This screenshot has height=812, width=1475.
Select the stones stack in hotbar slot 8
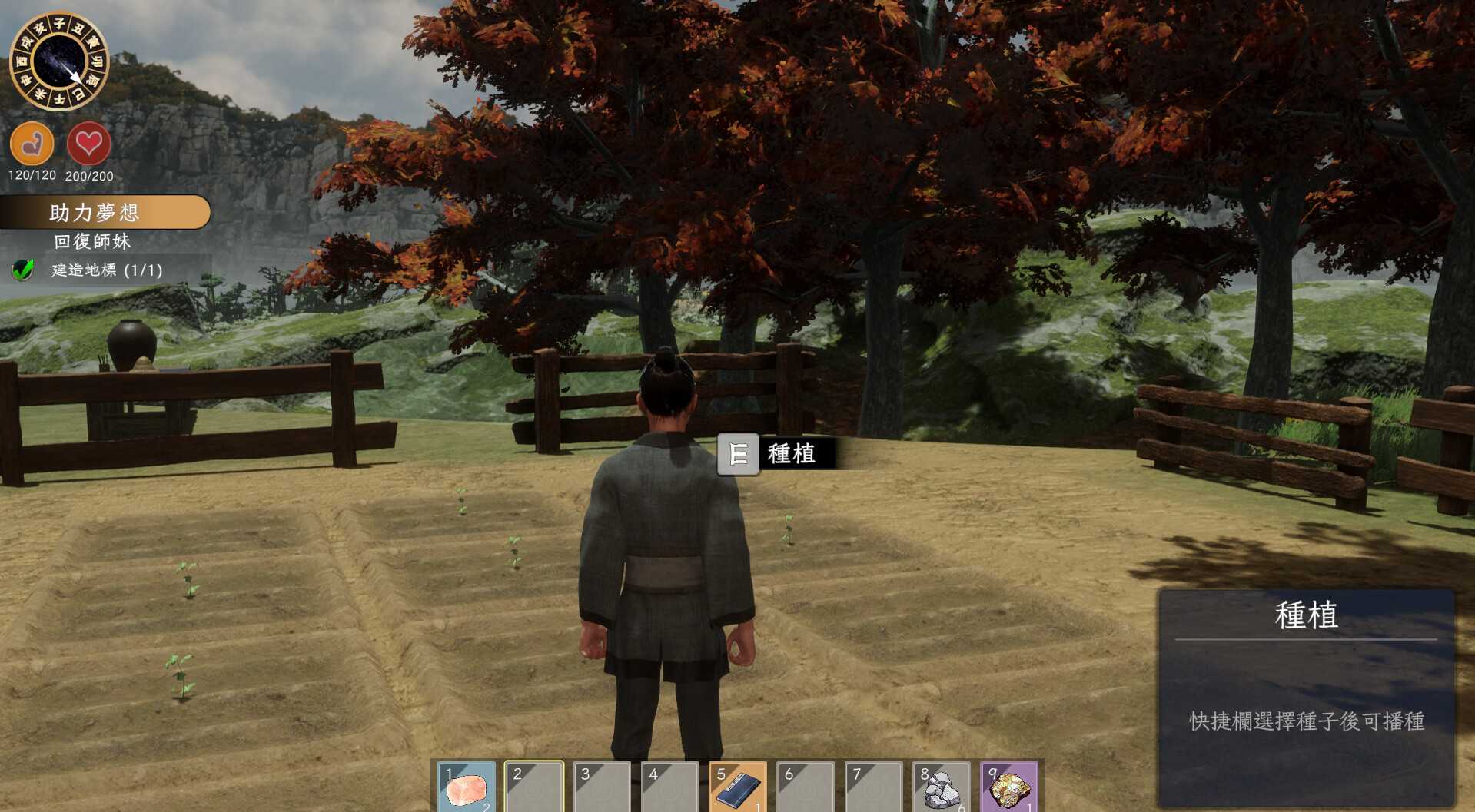click(941, 788)
